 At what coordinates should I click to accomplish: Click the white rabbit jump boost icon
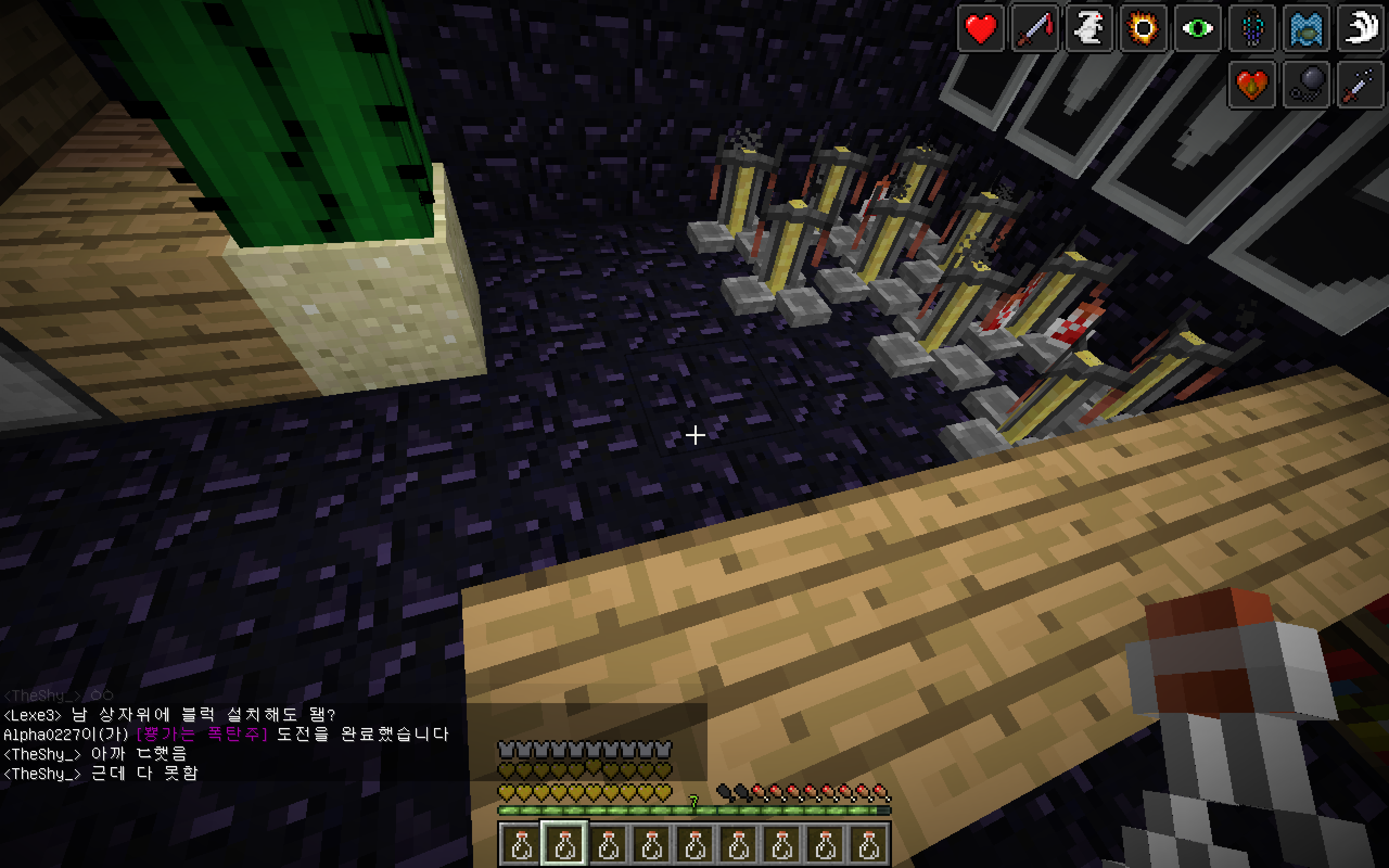[x=1089, y=29]
